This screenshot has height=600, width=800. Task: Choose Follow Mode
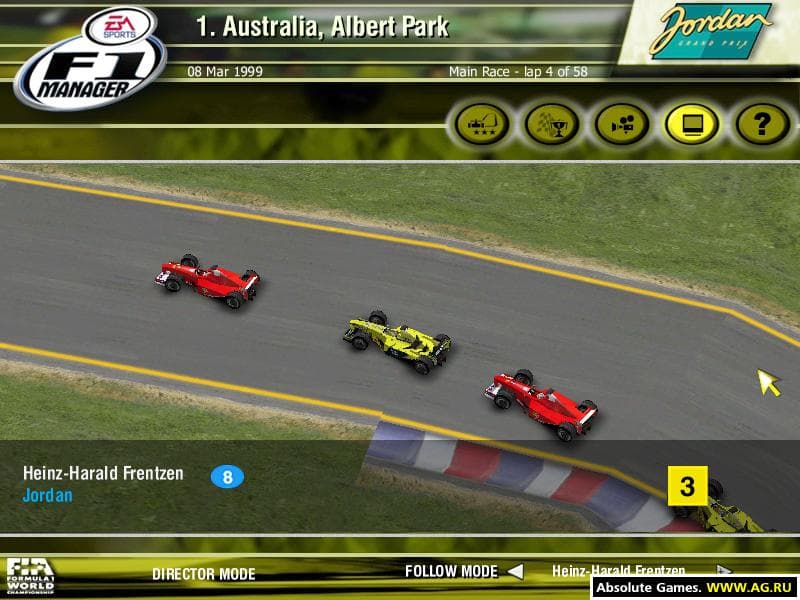pos(450,572)
